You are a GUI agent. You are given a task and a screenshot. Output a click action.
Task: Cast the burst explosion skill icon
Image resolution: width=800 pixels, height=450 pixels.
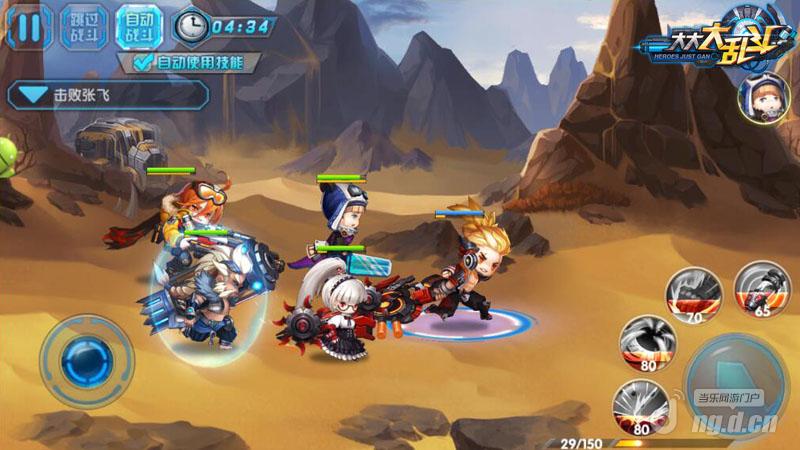(641, 406)
